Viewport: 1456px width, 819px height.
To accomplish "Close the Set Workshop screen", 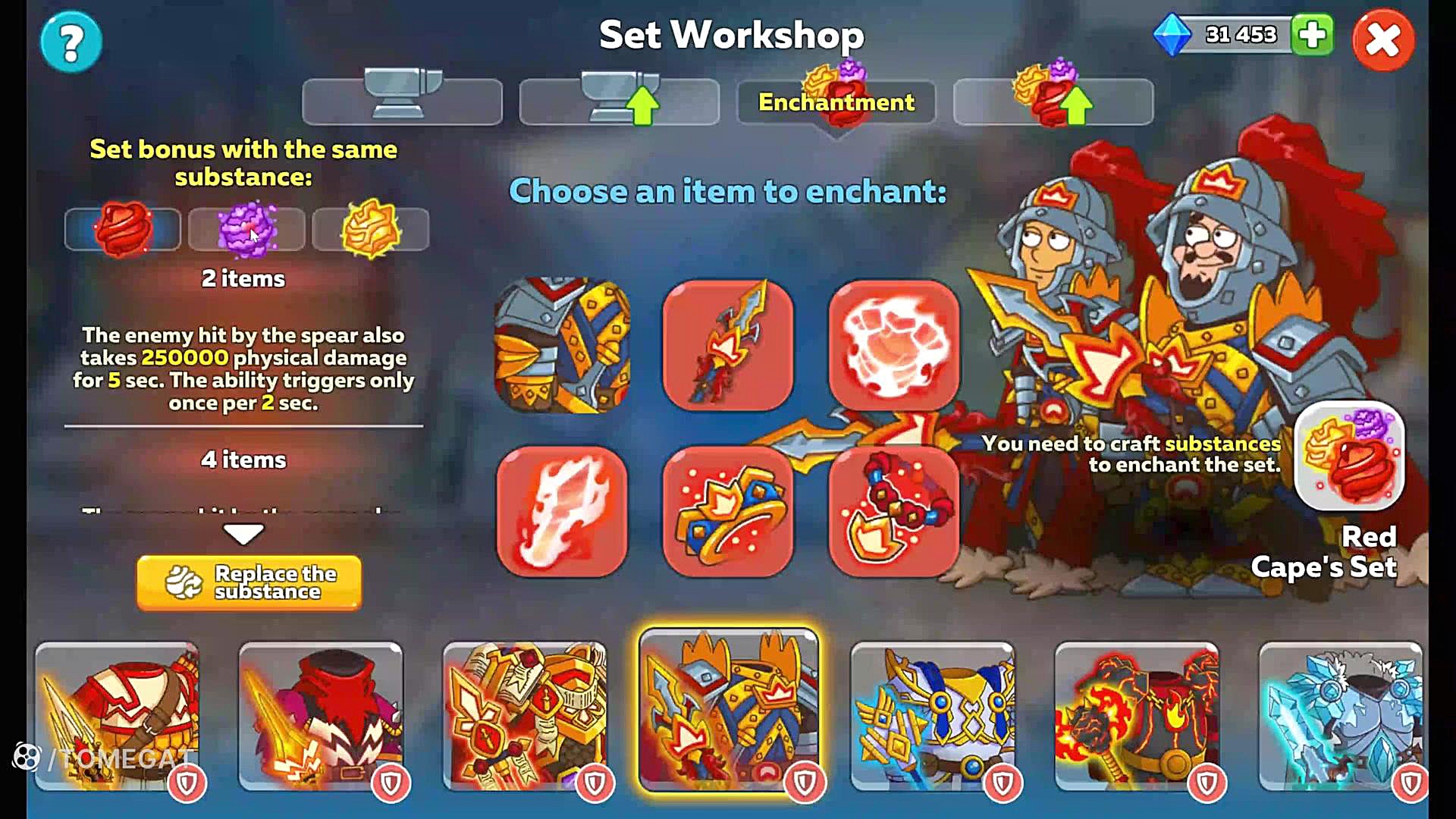I will 1382,40.
